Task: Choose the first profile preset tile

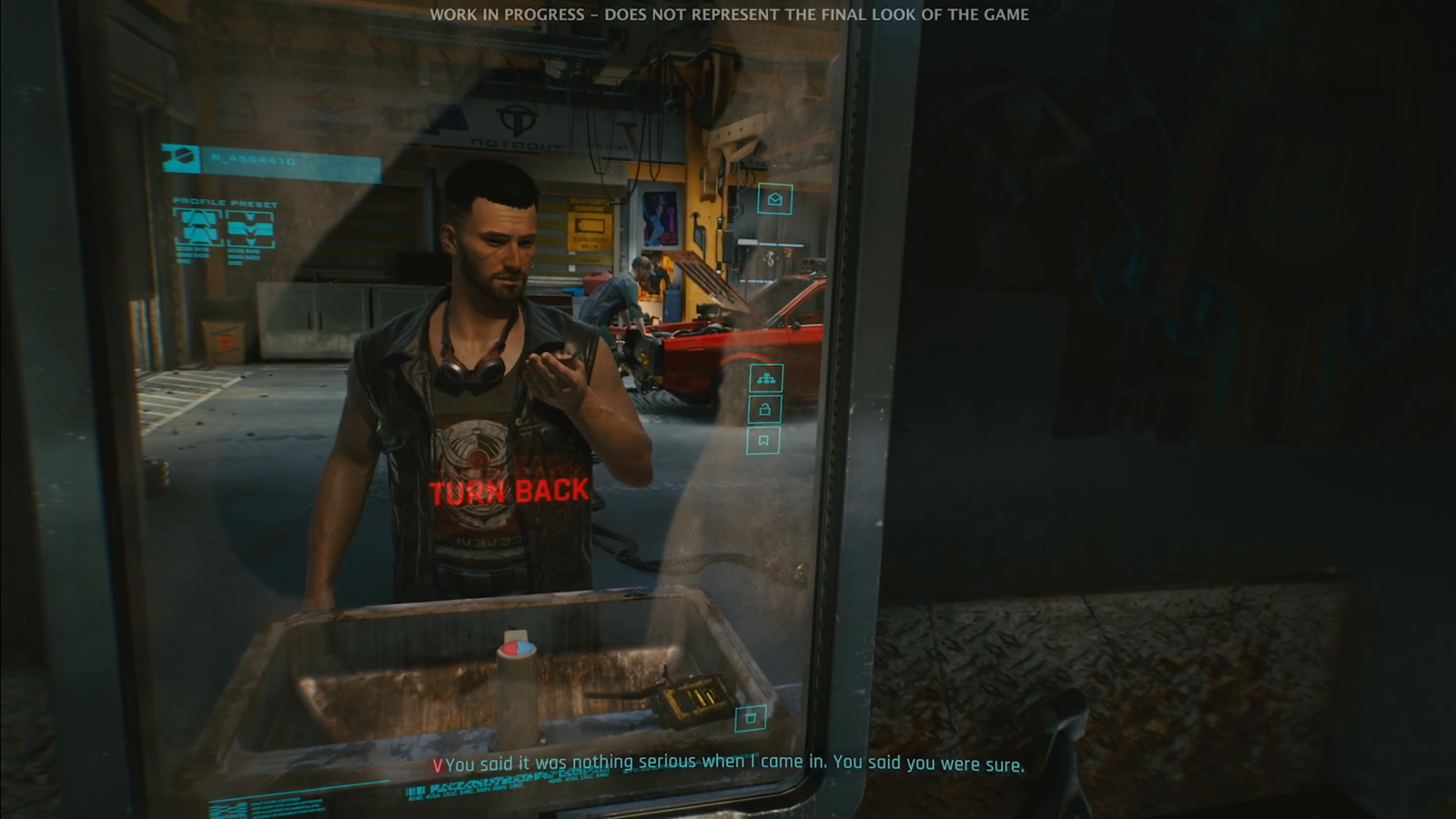Action: click(198, 228)
